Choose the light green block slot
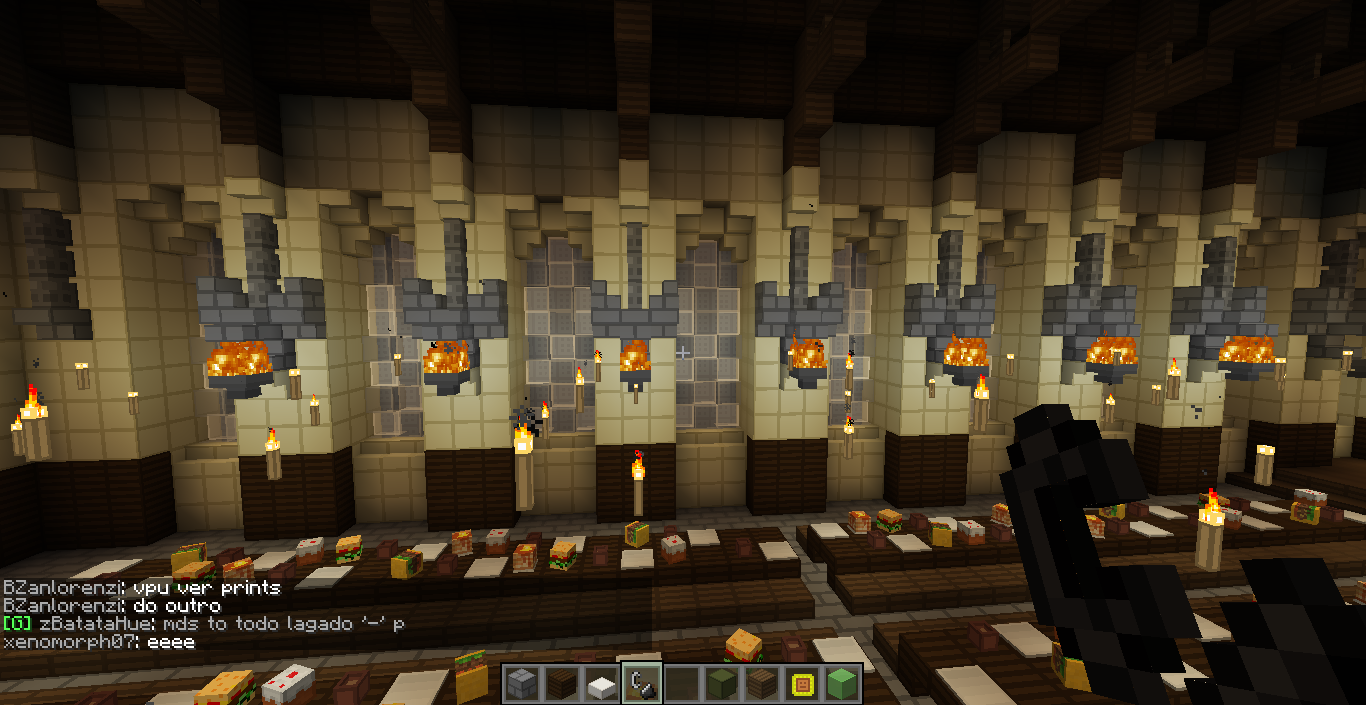 click(842, 684)
